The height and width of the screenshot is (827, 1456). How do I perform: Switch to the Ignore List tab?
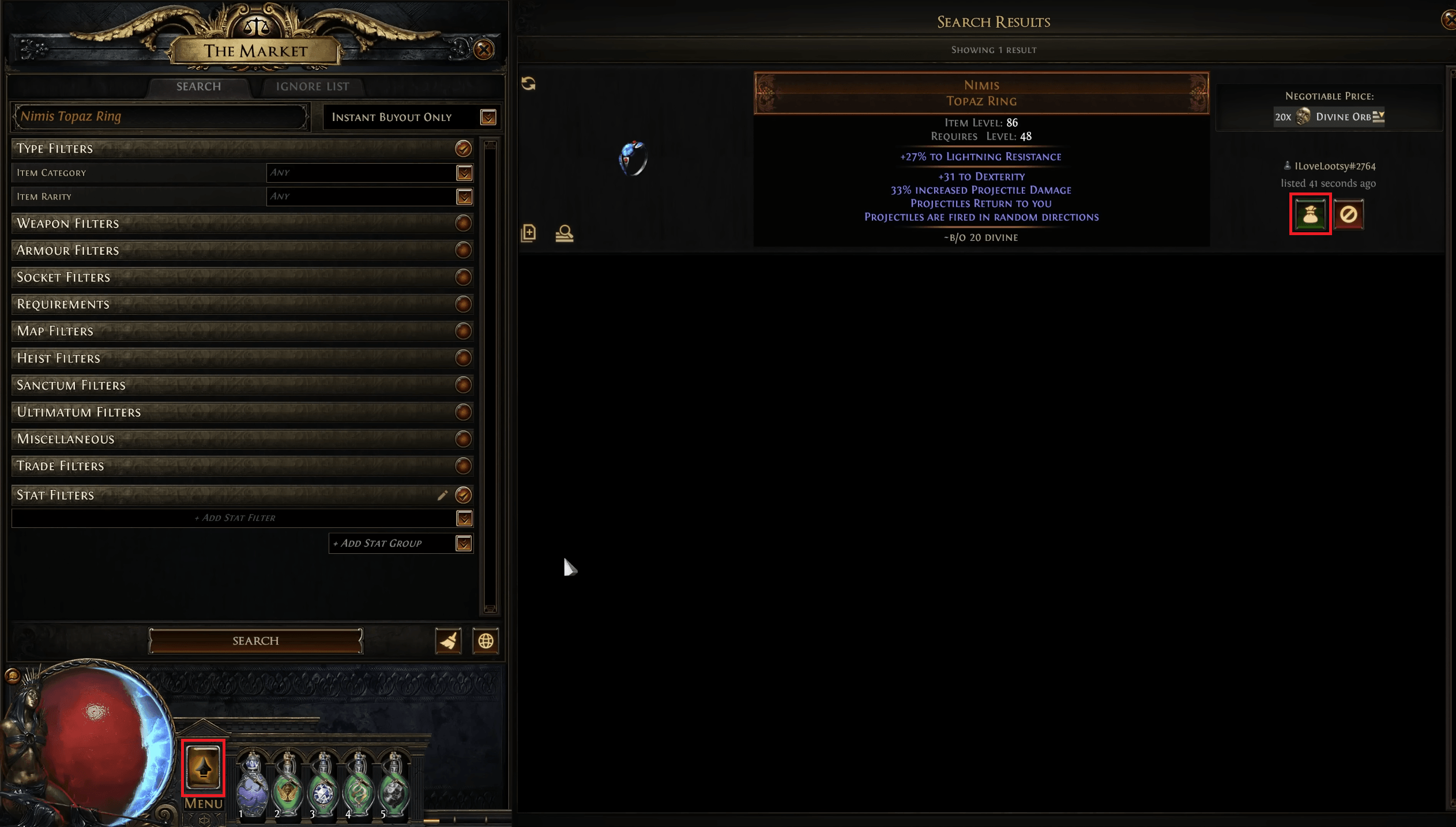pyautogui.click(x=312, y=86)
